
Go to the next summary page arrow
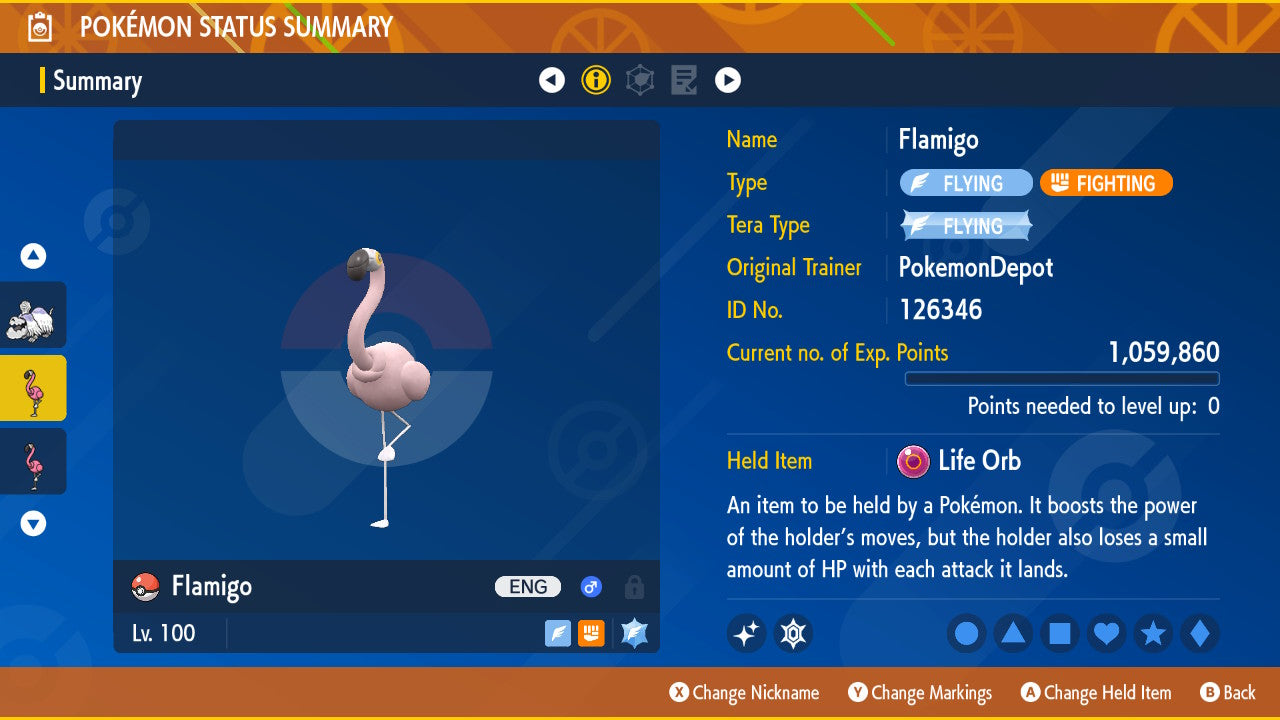pyautogui.click(x=728, y=80)
